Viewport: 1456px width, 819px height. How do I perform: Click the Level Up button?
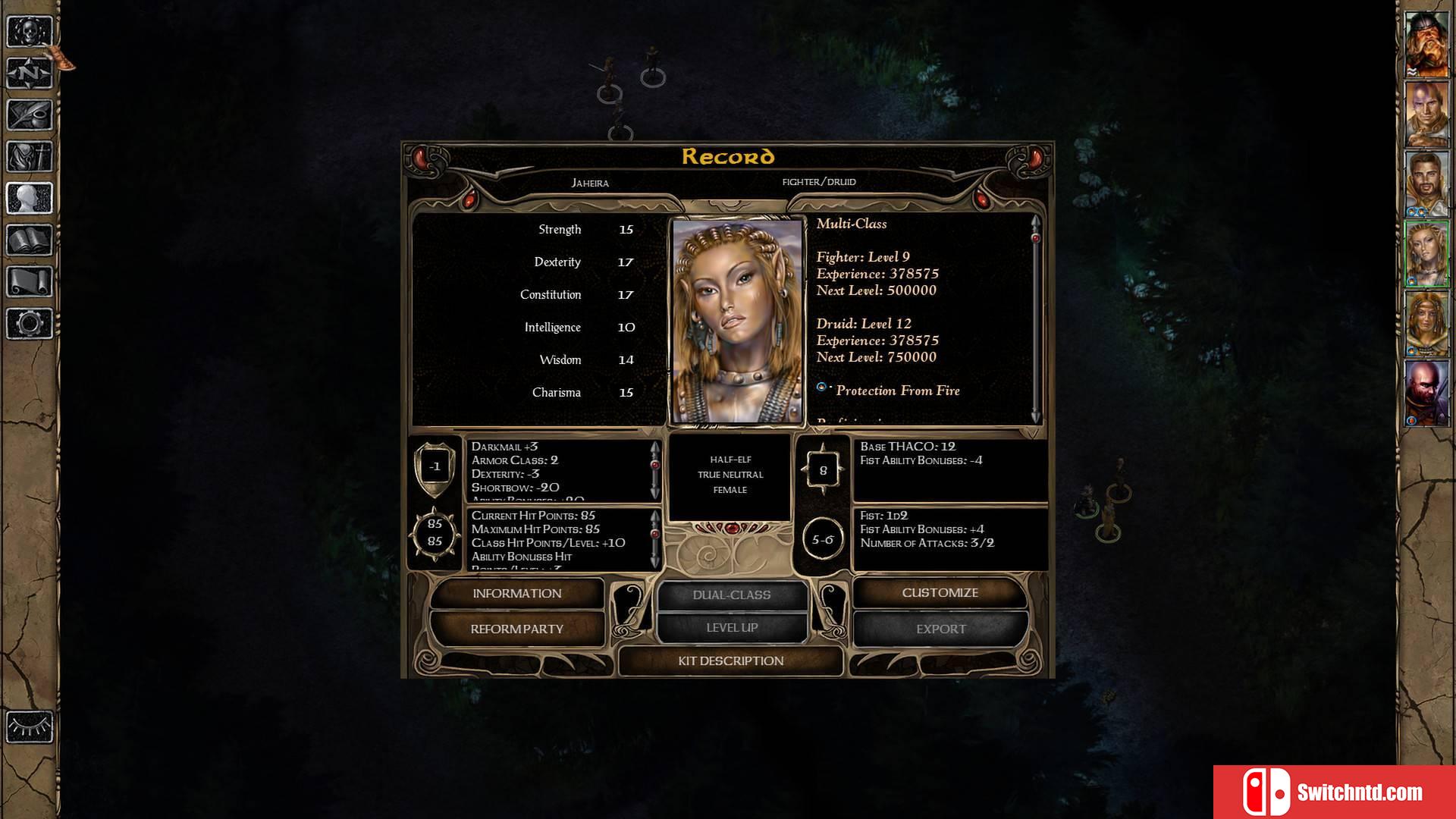(x=732, y=628)
